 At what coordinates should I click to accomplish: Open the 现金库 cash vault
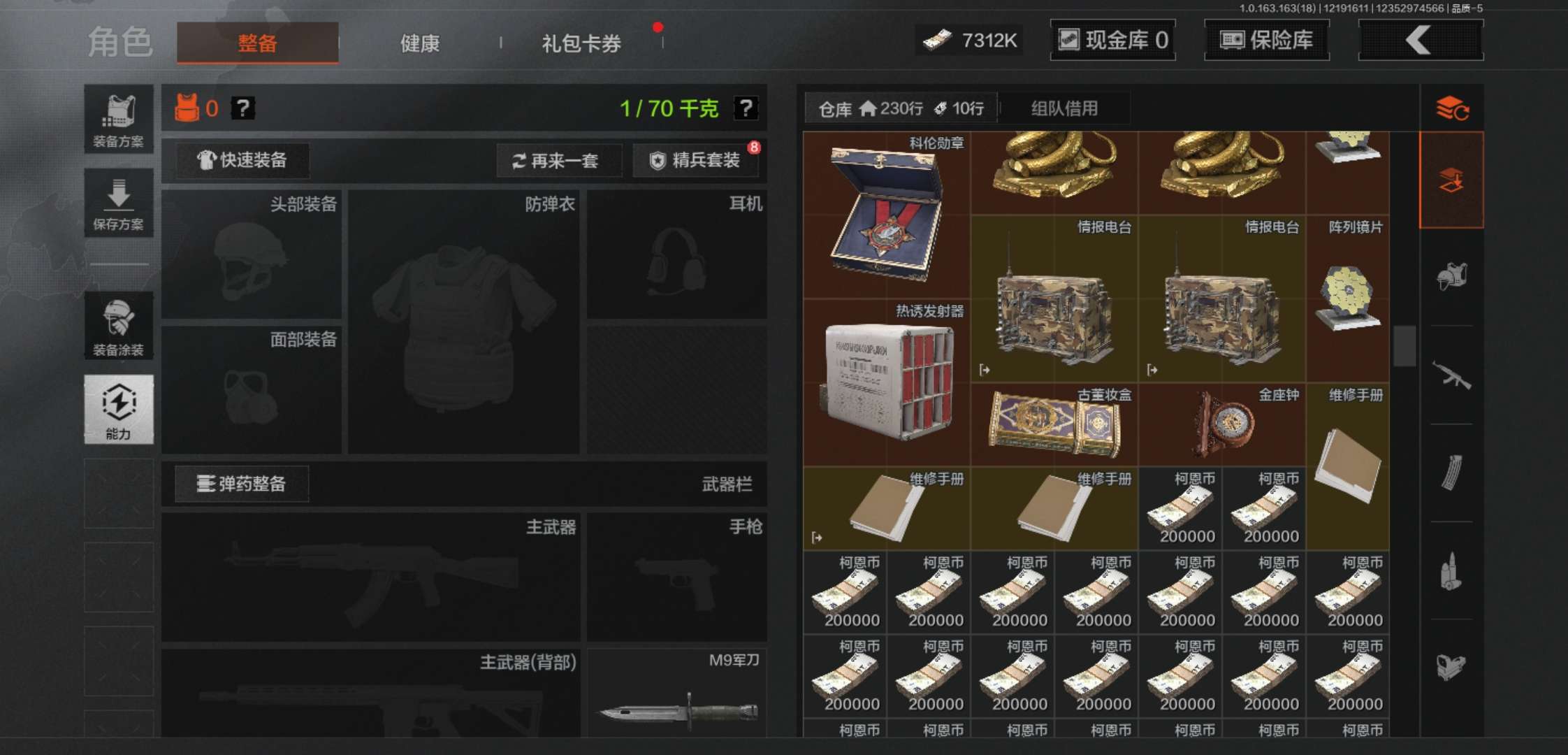(1112, 40)
